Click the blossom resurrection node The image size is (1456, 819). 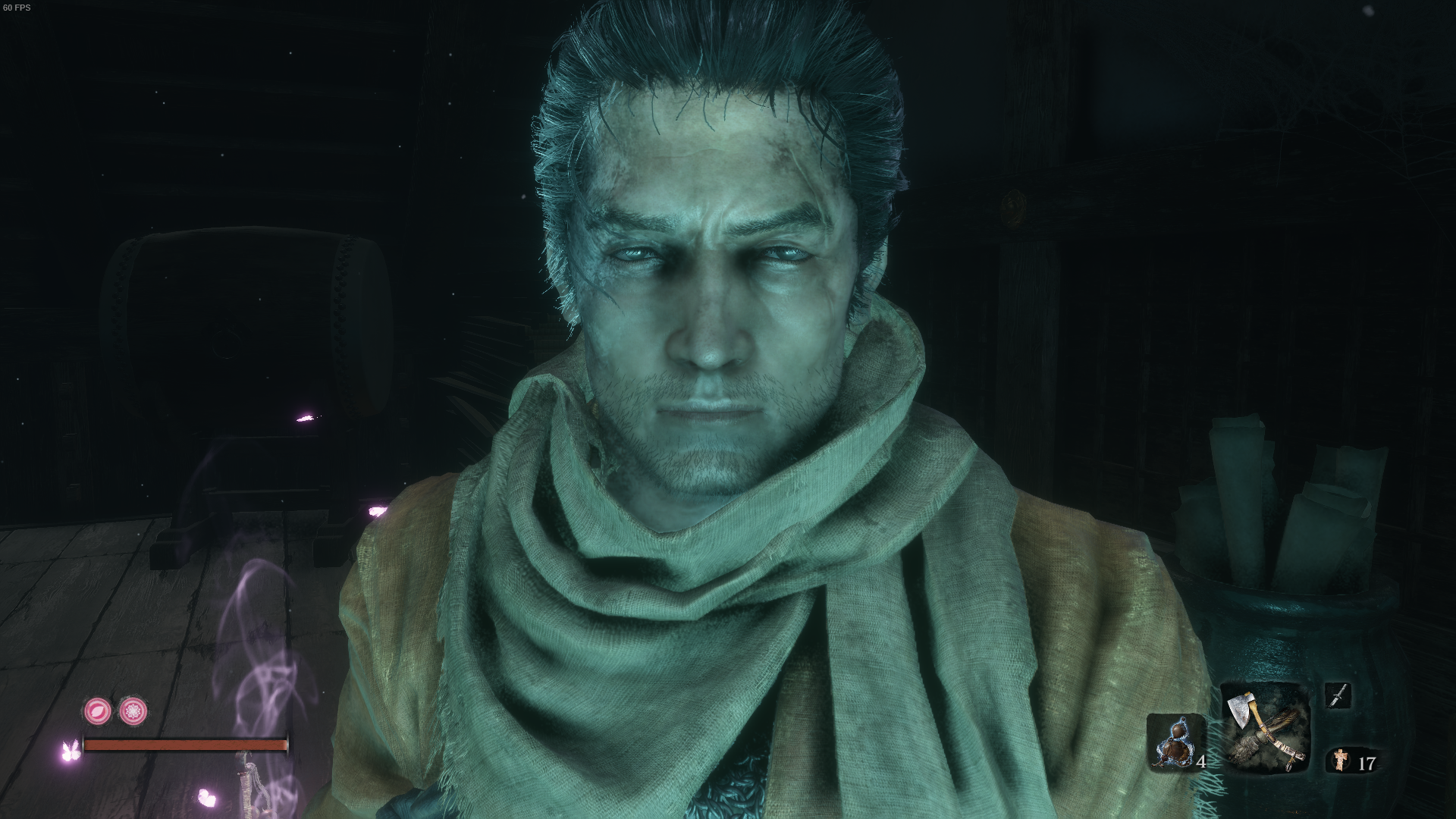133,711
